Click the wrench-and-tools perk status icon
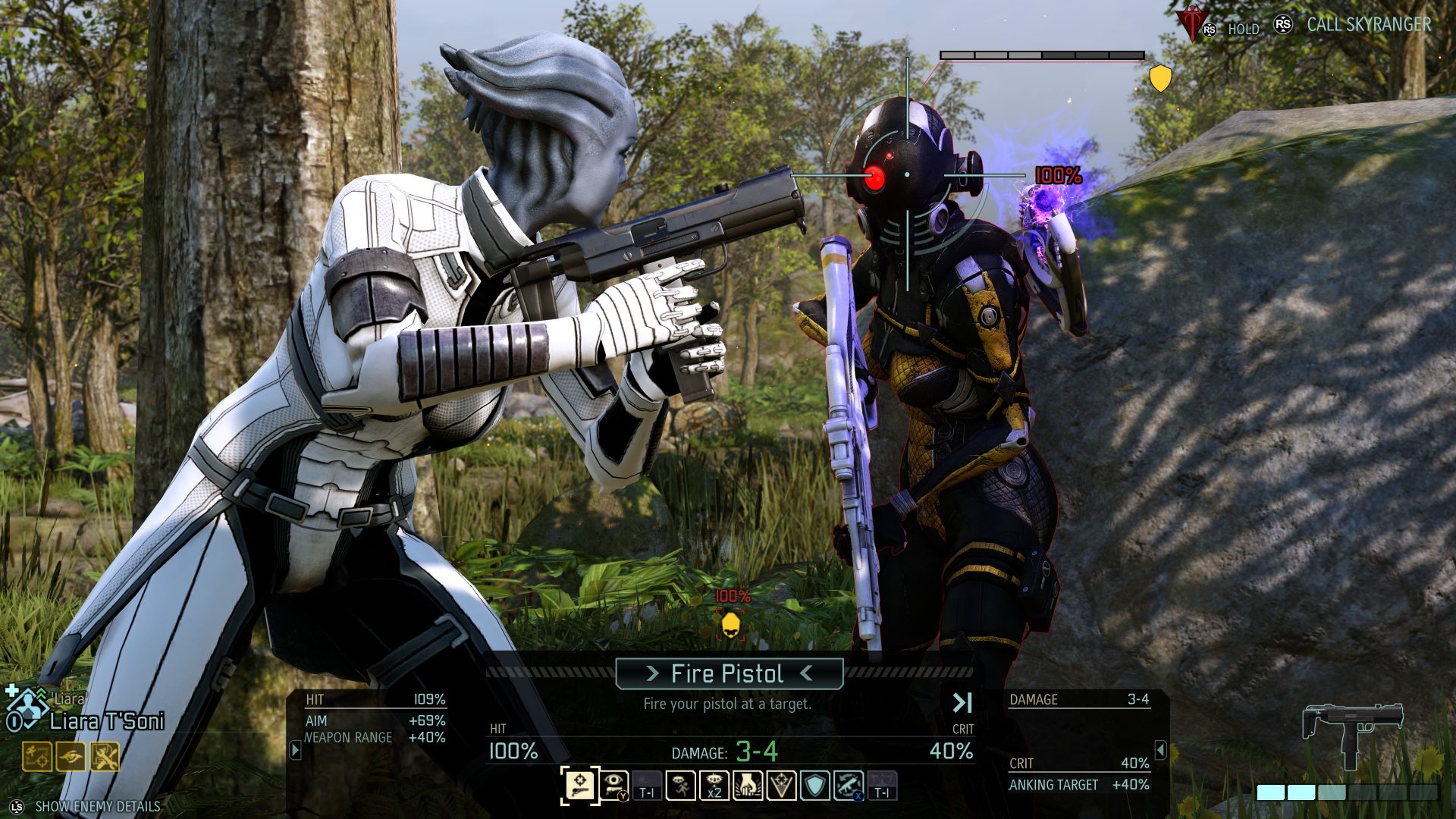 (105, 756)
